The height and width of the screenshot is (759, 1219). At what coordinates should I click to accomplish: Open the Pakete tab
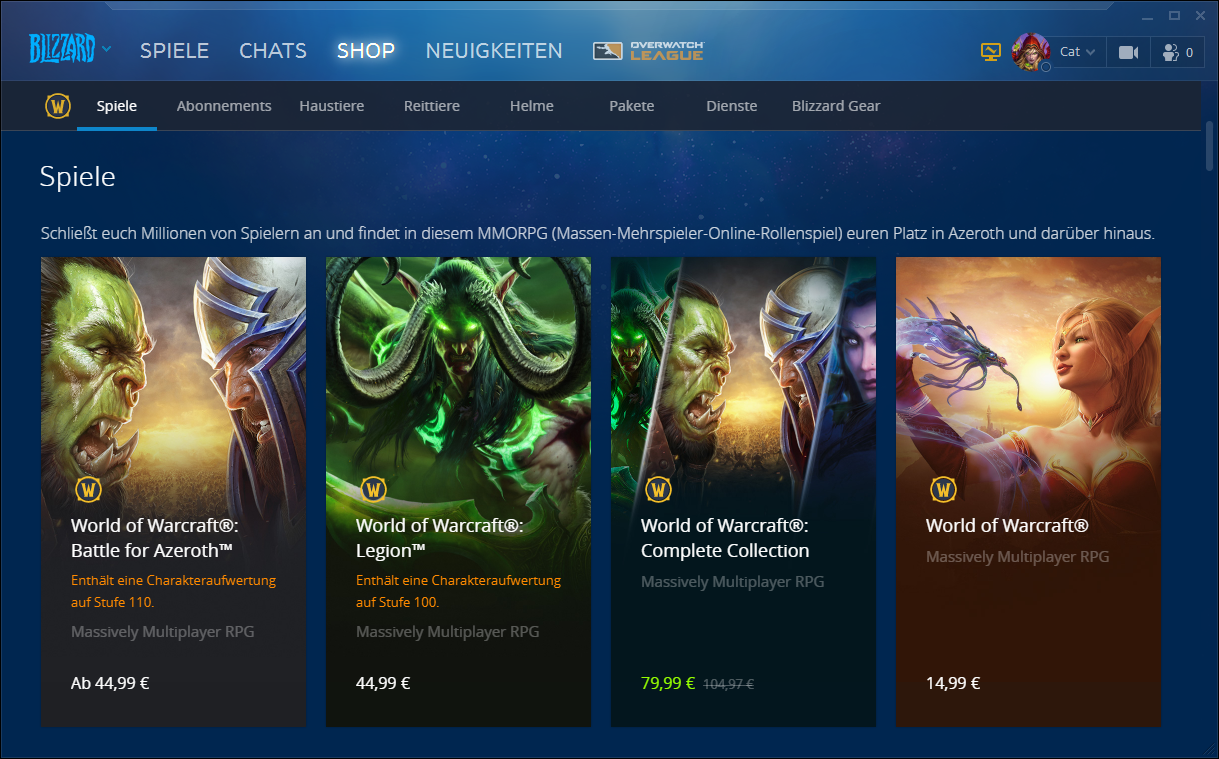[632, 106]
